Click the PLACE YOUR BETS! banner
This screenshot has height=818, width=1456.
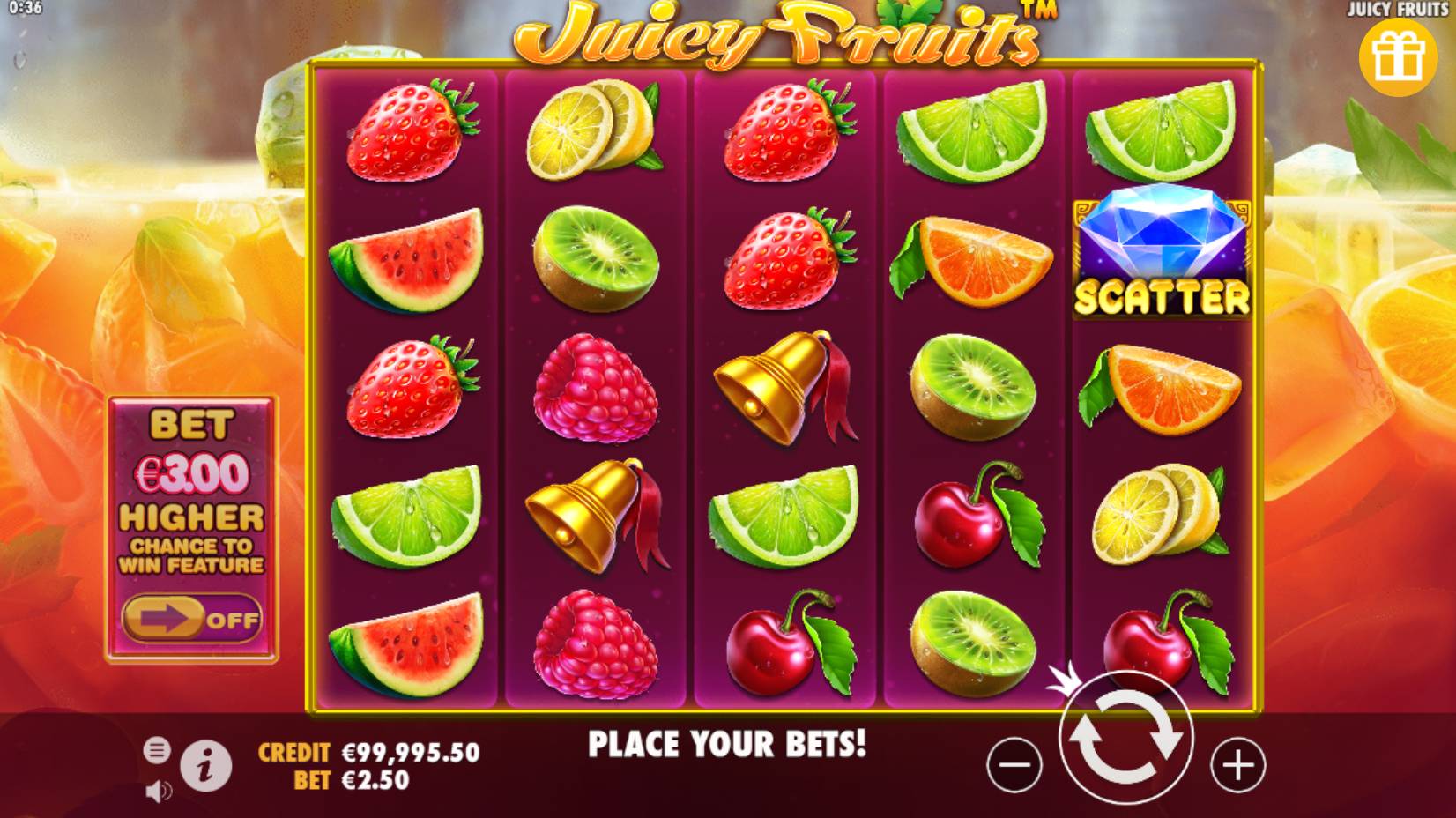pyautogui.click(x=729, y=743)
